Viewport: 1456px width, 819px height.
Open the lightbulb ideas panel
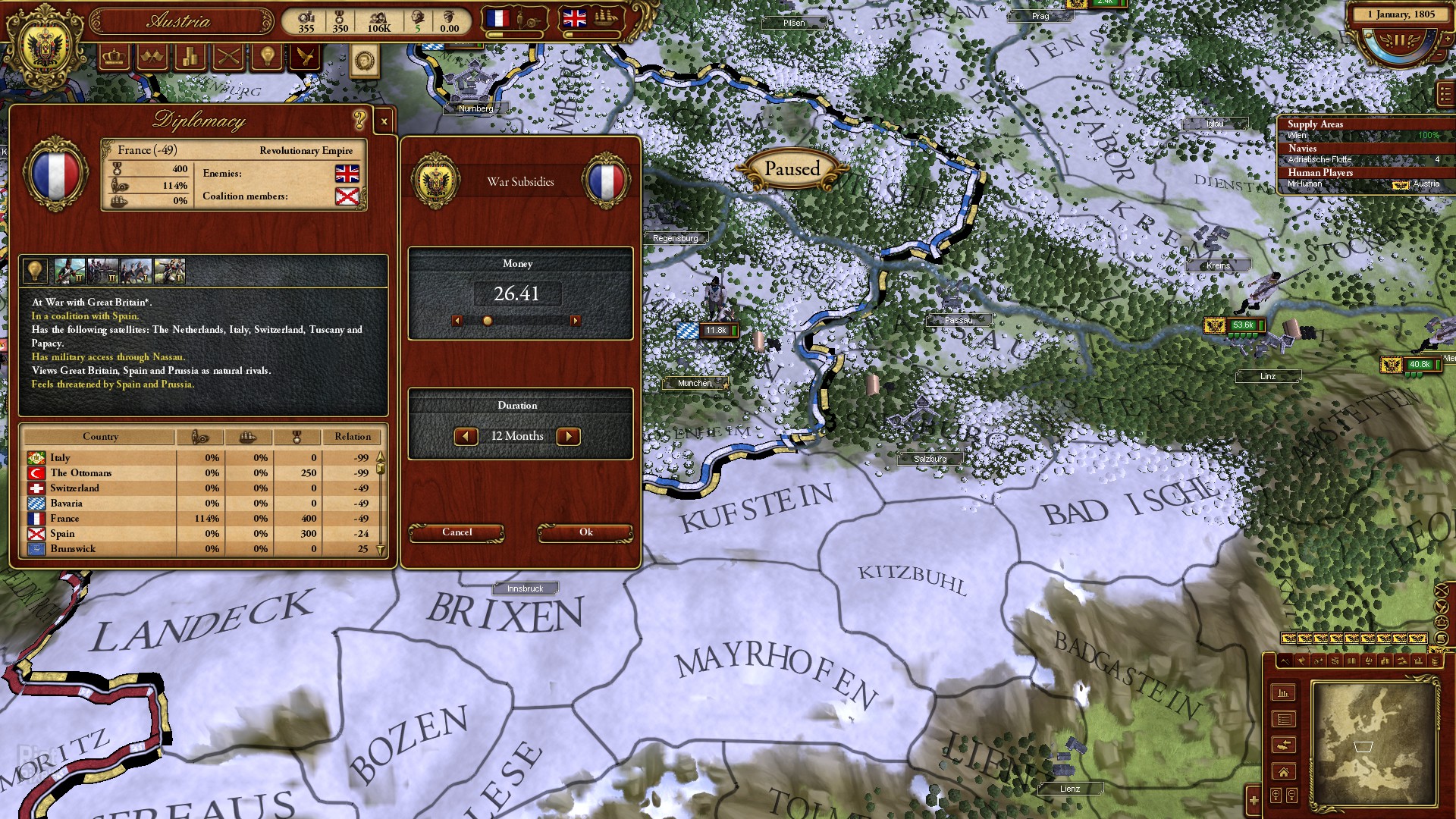coord(267,57)
